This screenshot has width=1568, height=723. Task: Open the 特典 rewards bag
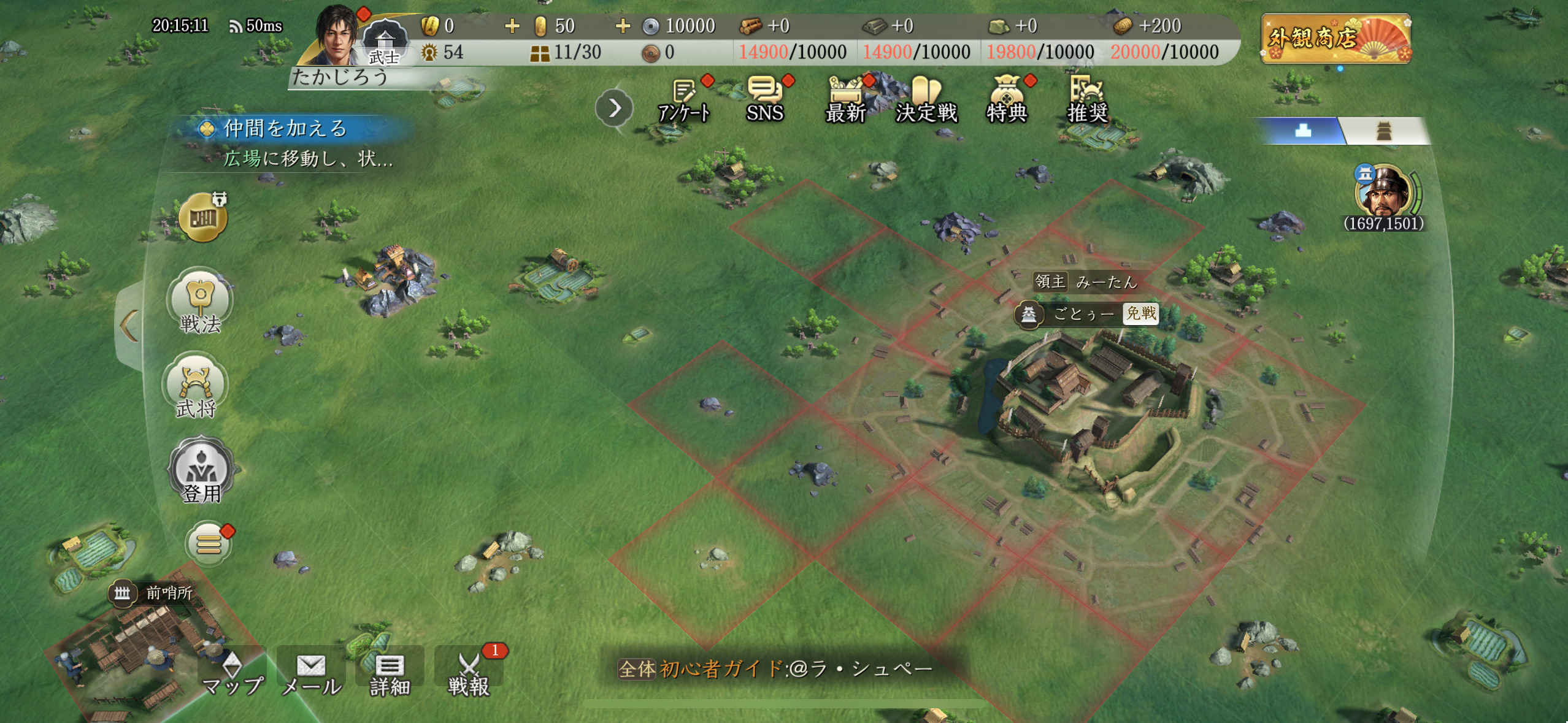click(1006, 99)
